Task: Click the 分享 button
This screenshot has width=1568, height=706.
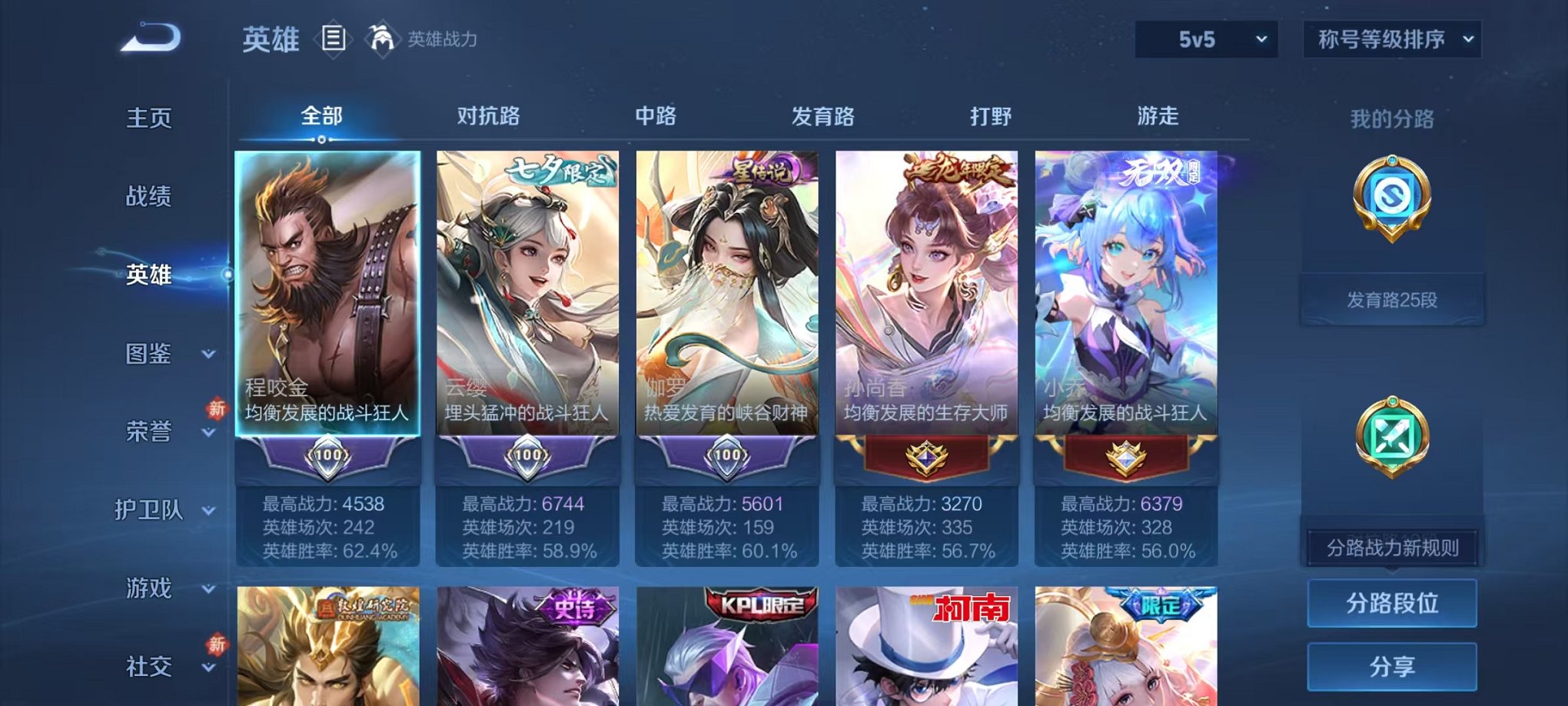Action: coord(1391,668)
